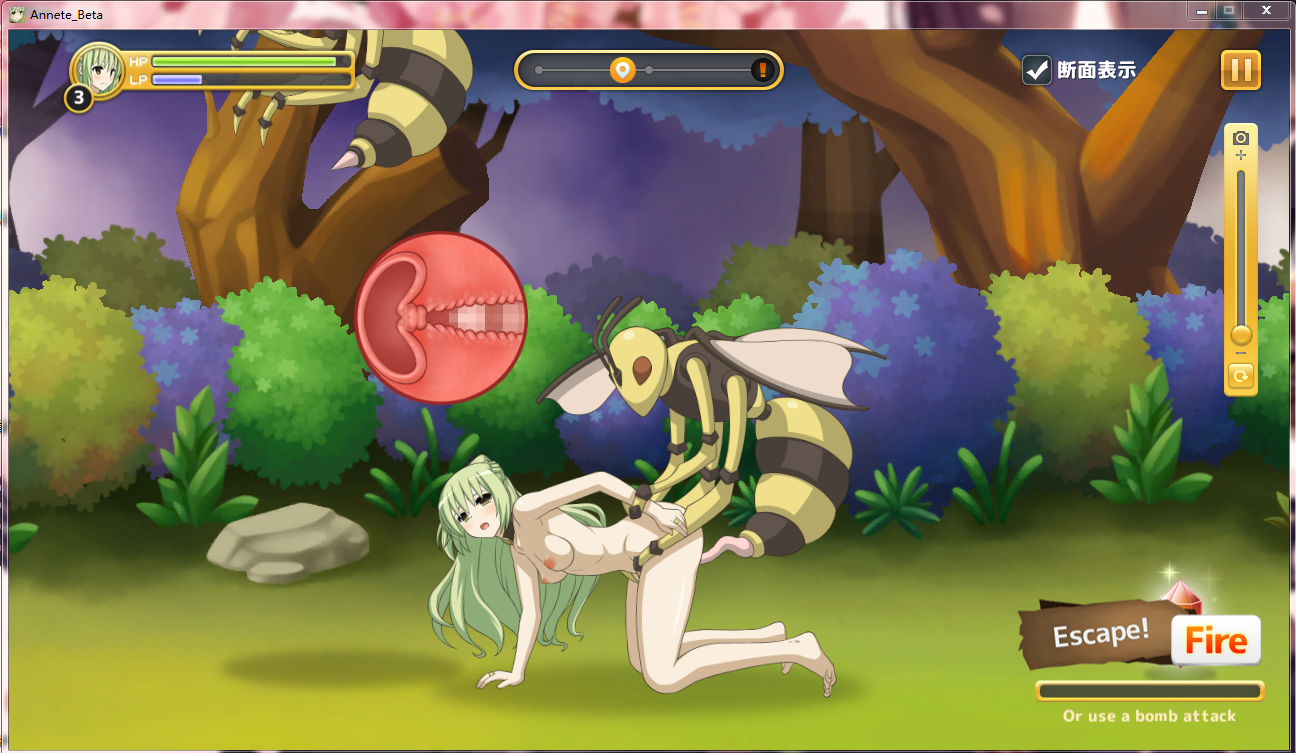Viewport: 1296px width, 753px height.
Task: Click the location pin on the stage progress bar
Action: pos(623,70)
